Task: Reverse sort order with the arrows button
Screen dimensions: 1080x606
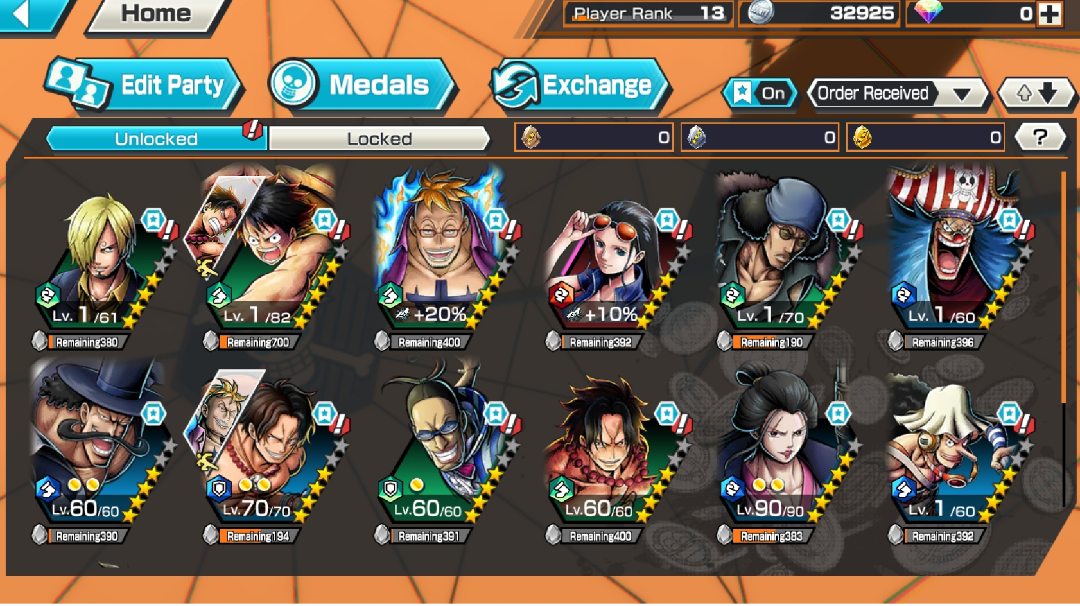Action: coord(1036,94)
